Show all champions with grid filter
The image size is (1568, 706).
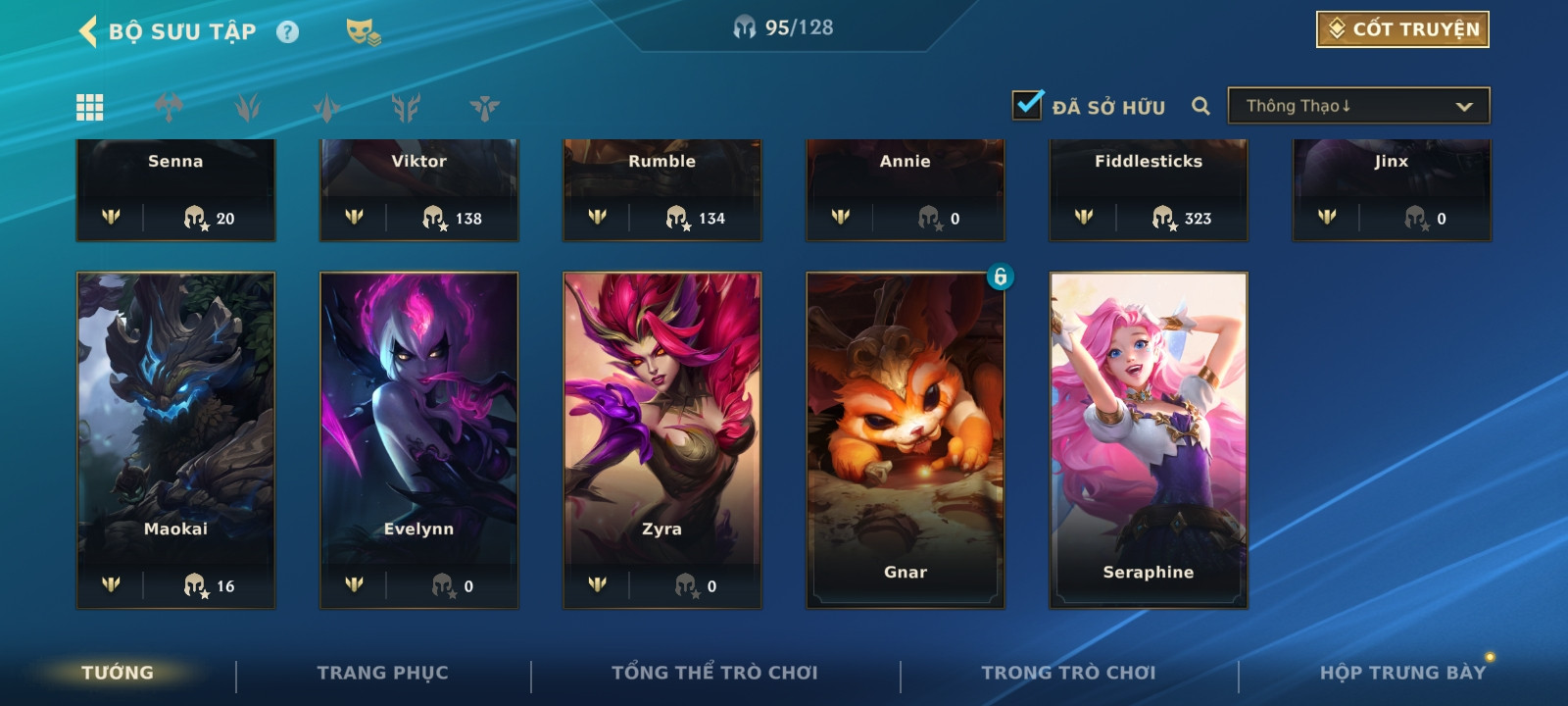tap(90, 107)
